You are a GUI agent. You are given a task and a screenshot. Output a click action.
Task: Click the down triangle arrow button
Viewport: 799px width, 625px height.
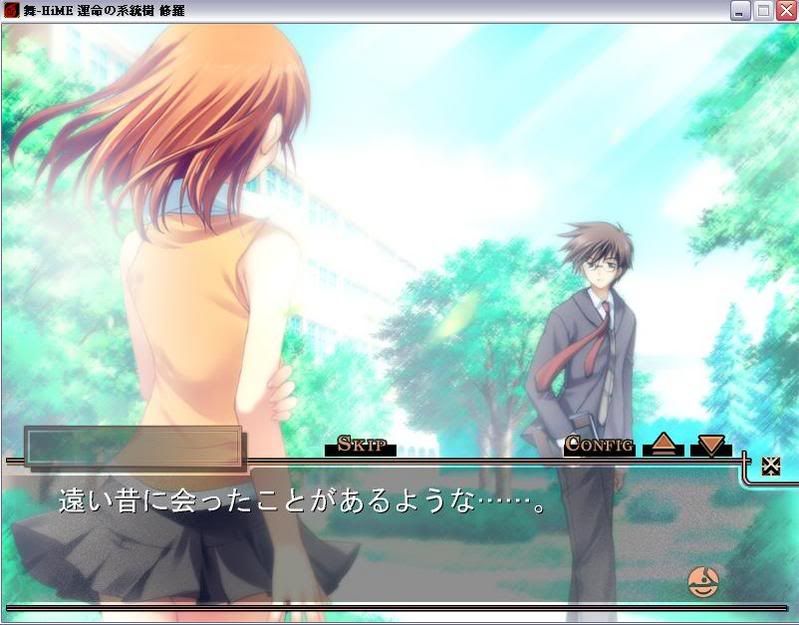[x=710, y=445]
